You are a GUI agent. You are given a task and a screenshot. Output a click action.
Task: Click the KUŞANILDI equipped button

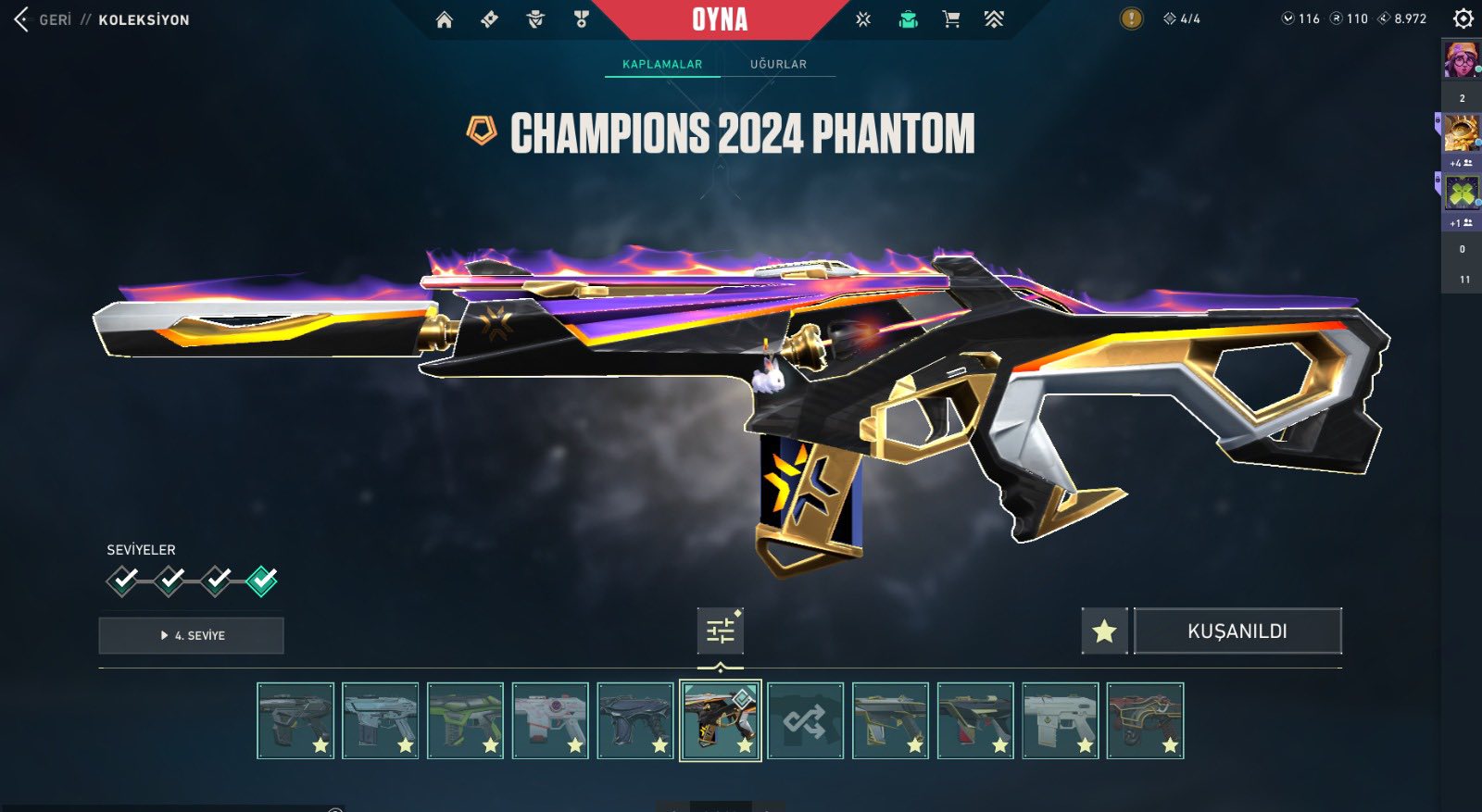1237,631
